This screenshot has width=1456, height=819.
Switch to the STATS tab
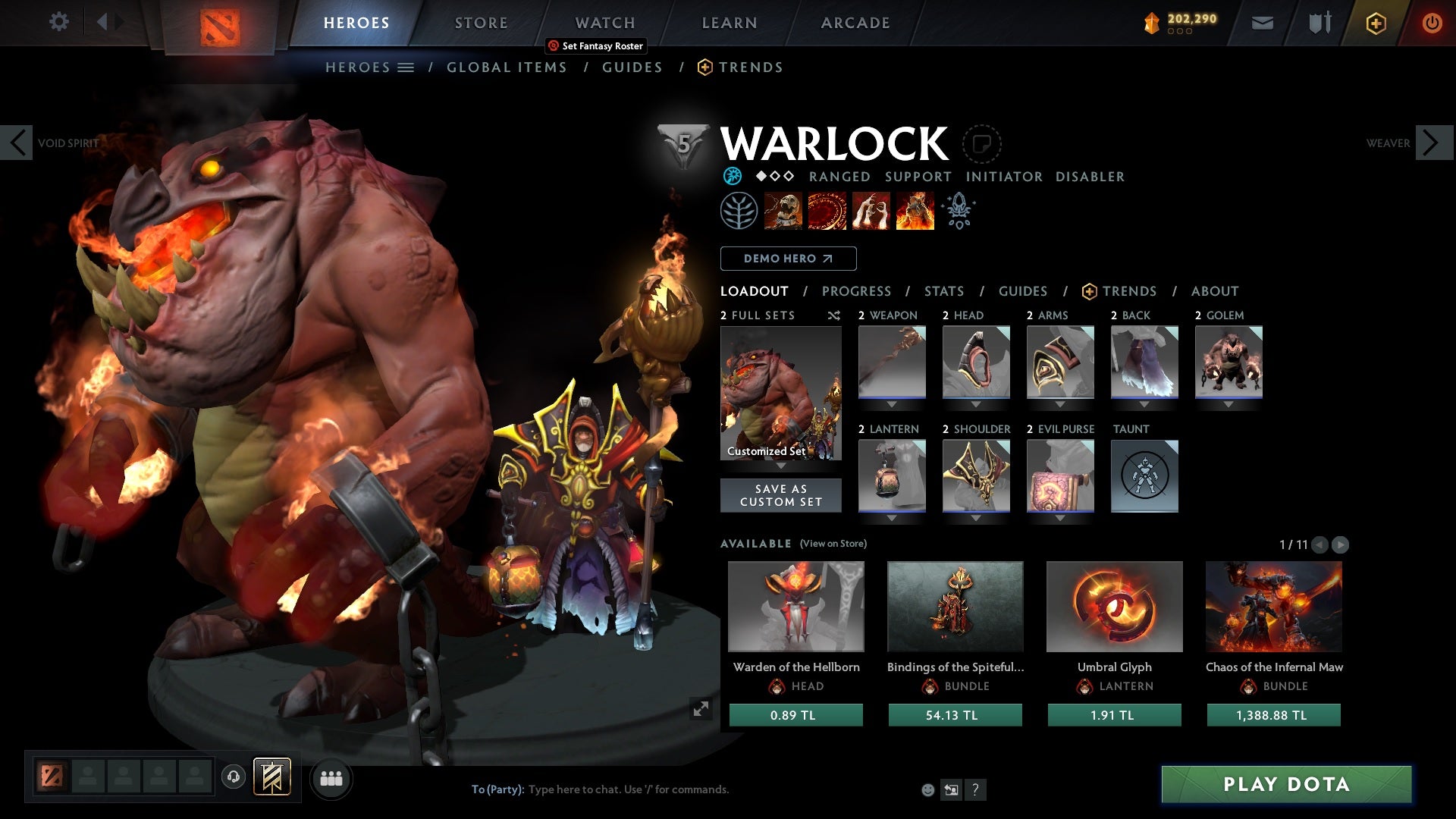click(x=943, y=290)
